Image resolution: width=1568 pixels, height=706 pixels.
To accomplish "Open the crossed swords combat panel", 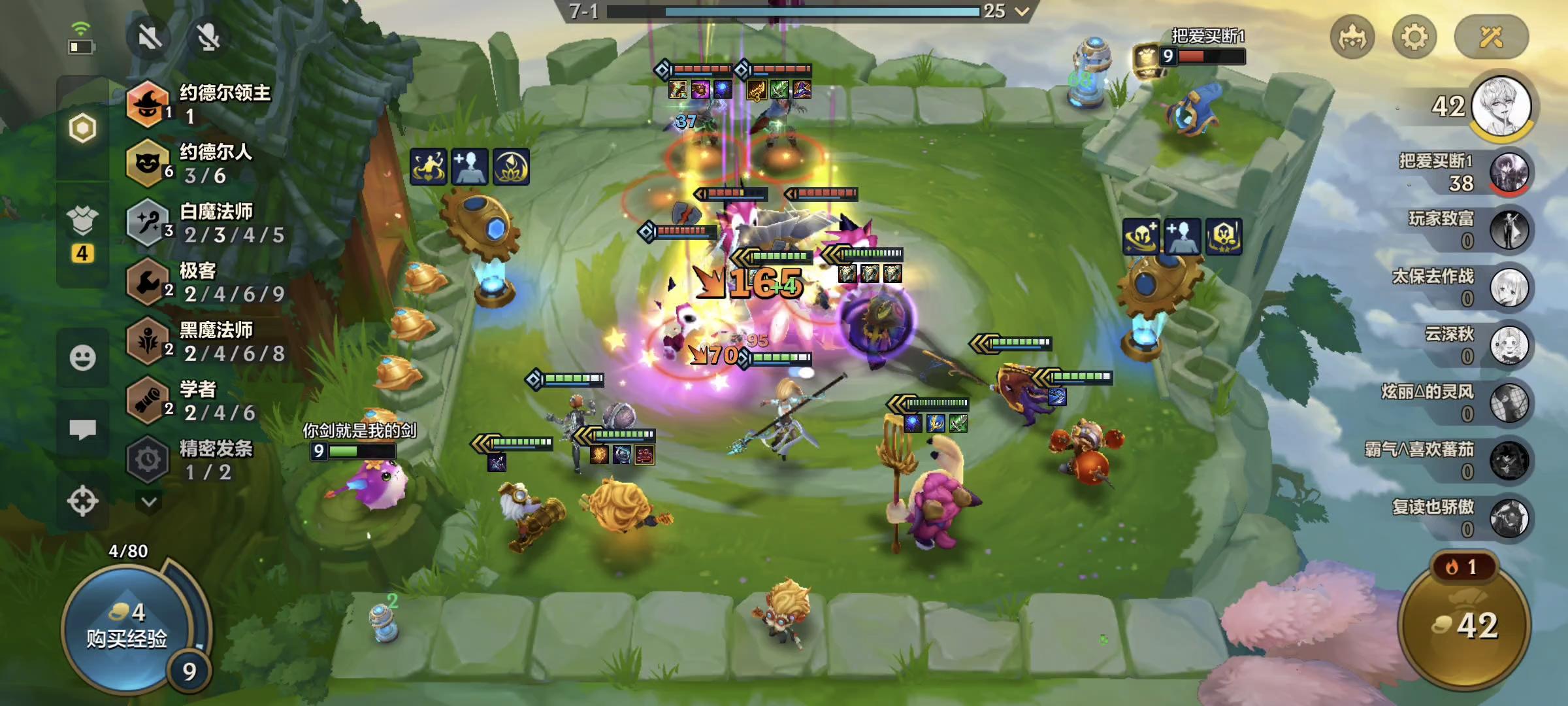I will 1491,37.
